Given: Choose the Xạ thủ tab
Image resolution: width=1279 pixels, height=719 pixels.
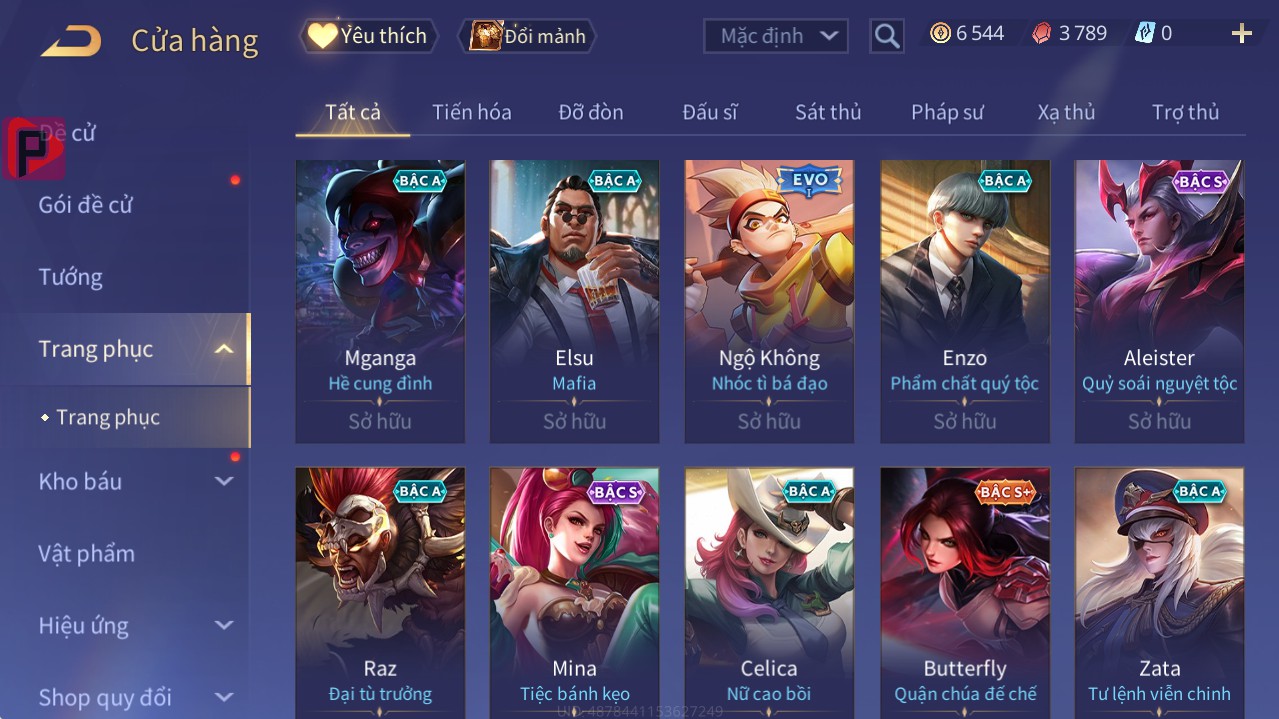Looking at the screenshot, I should (x=1066, y=112).
